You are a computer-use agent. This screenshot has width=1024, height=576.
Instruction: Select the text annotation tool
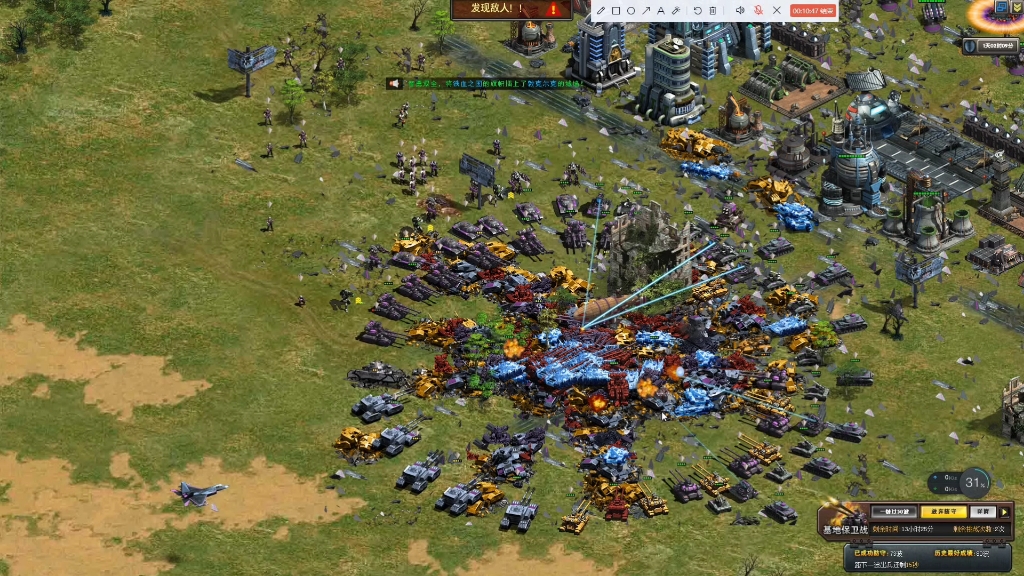click(x=661, y=11)
